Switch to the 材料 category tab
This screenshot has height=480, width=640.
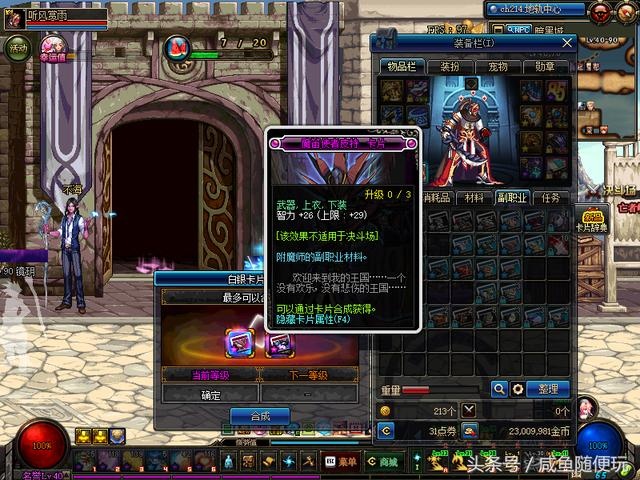coord(473,198)
